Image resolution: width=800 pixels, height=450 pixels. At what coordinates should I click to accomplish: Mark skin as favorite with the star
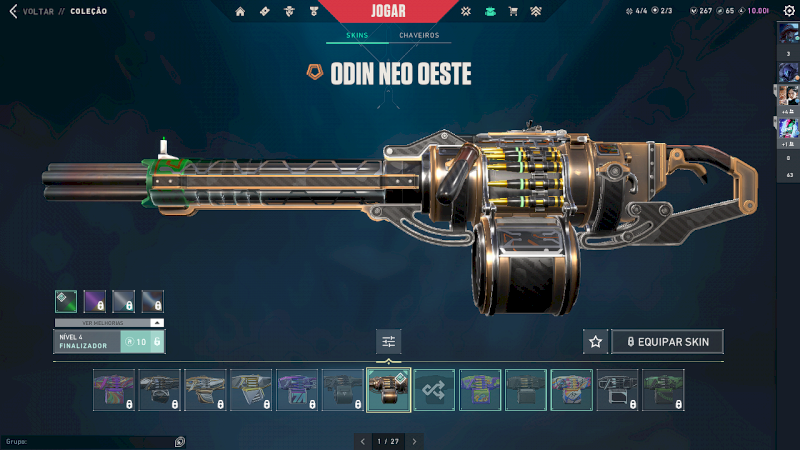[595, 342]
